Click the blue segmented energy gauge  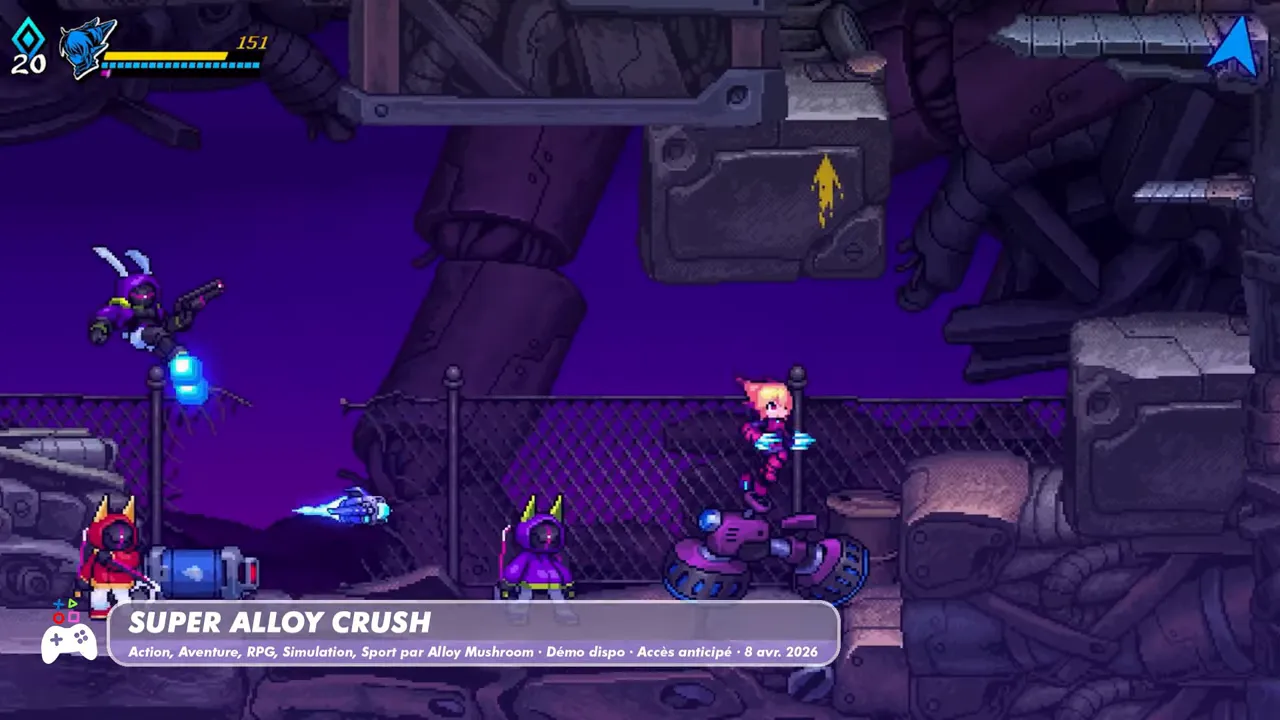tap(180, 66)
